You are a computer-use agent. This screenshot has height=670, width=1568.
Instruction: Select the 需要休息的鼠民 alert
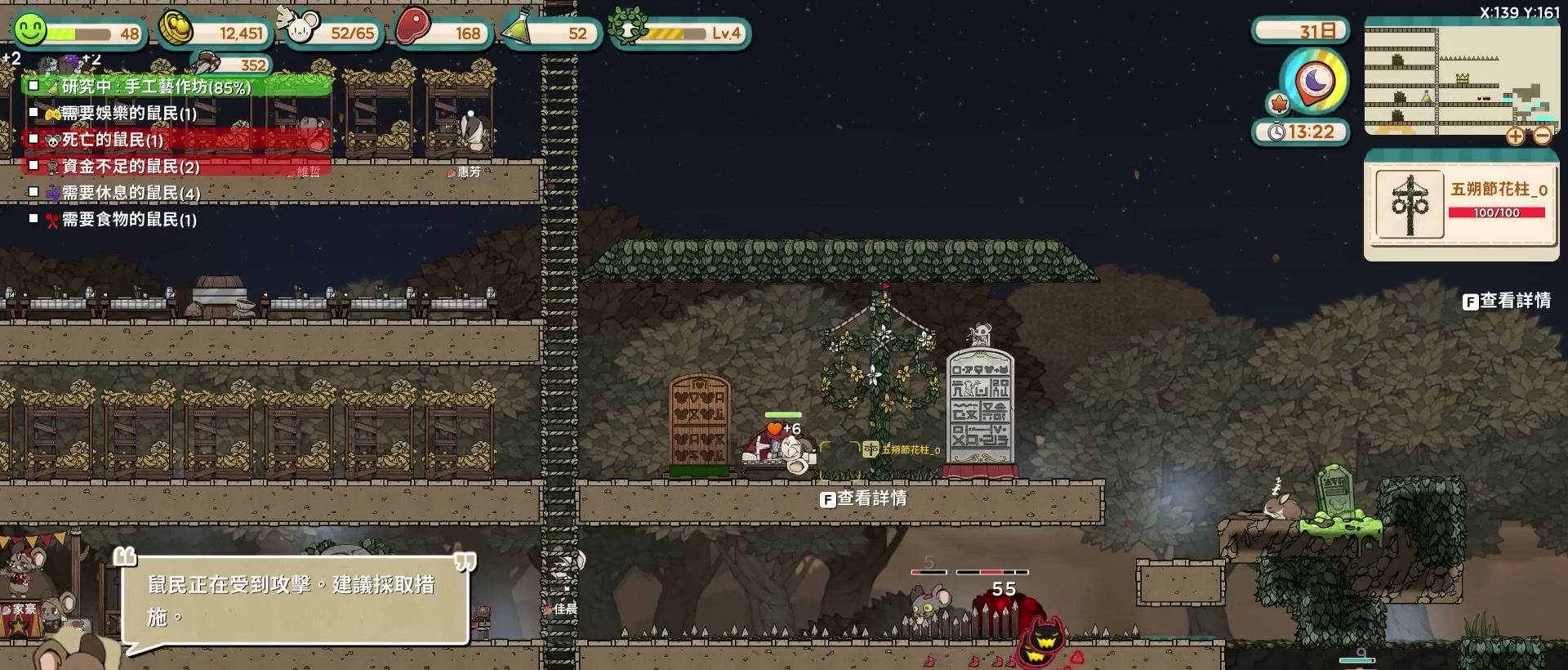[131, 193]
